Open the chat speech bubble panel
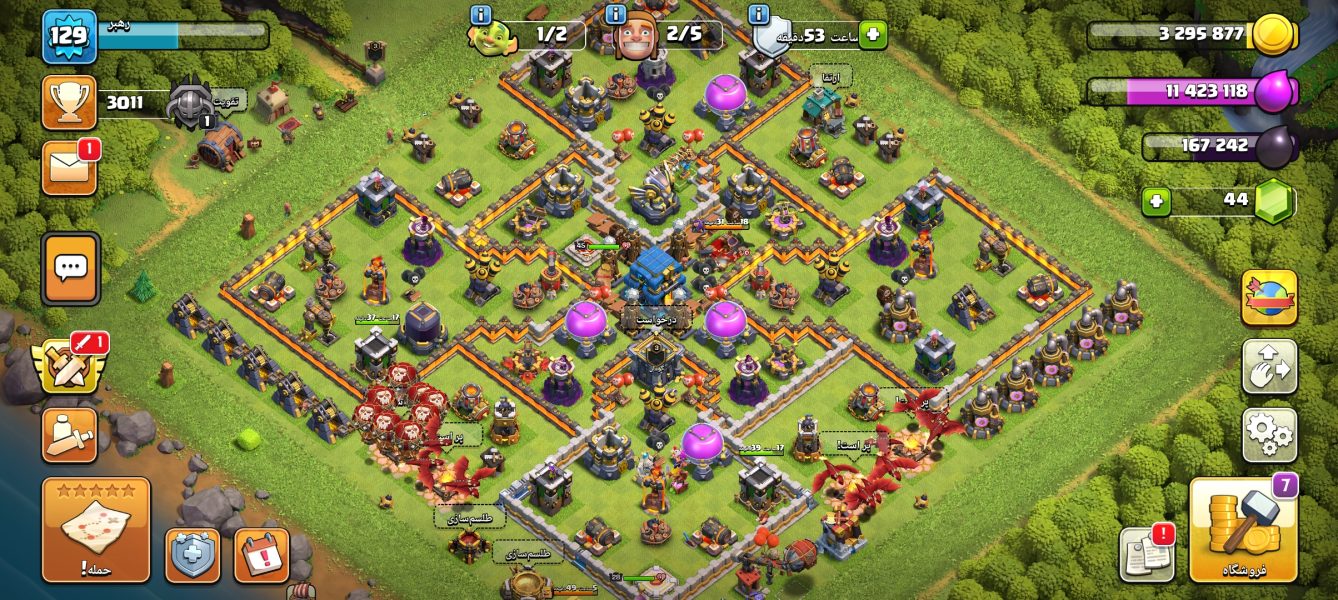This screenshot has width=1338, height=600. coord(70,268)
